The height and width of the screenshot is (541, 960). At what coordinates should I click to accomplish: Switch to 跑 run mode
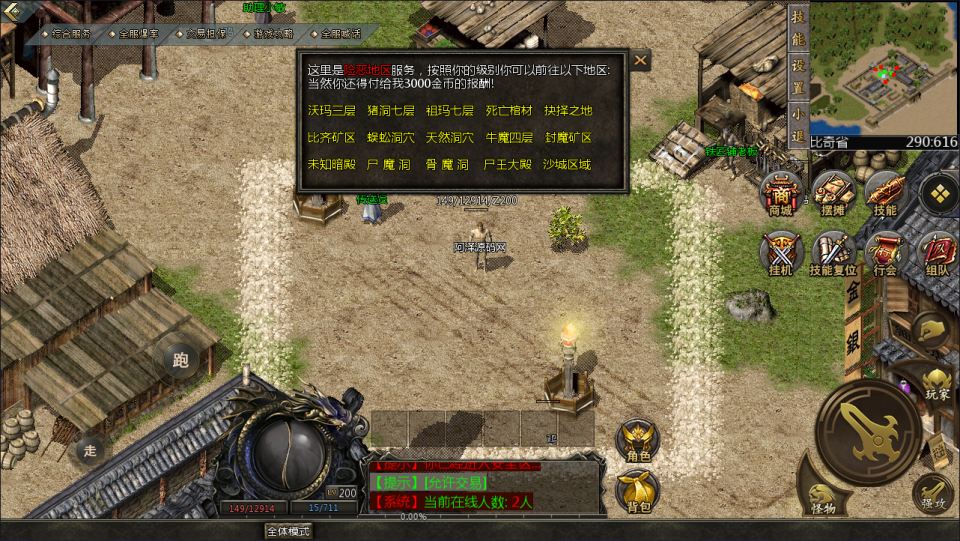[x=180, y=360]
